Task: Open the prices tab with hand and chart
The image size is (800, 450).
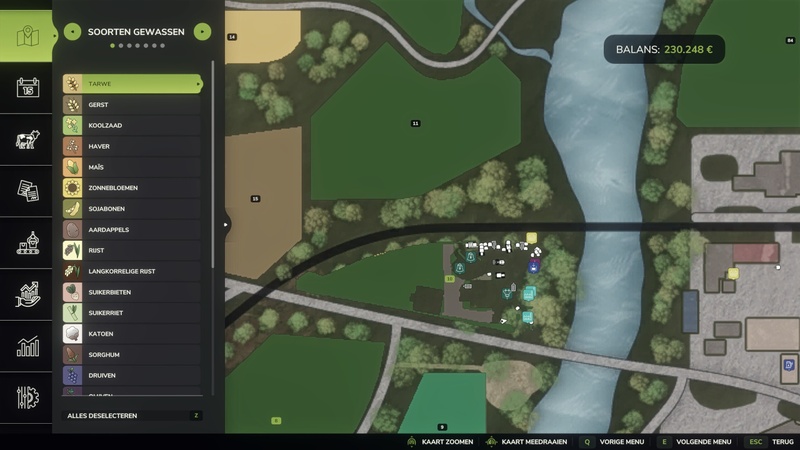Action: coord(27,295)
